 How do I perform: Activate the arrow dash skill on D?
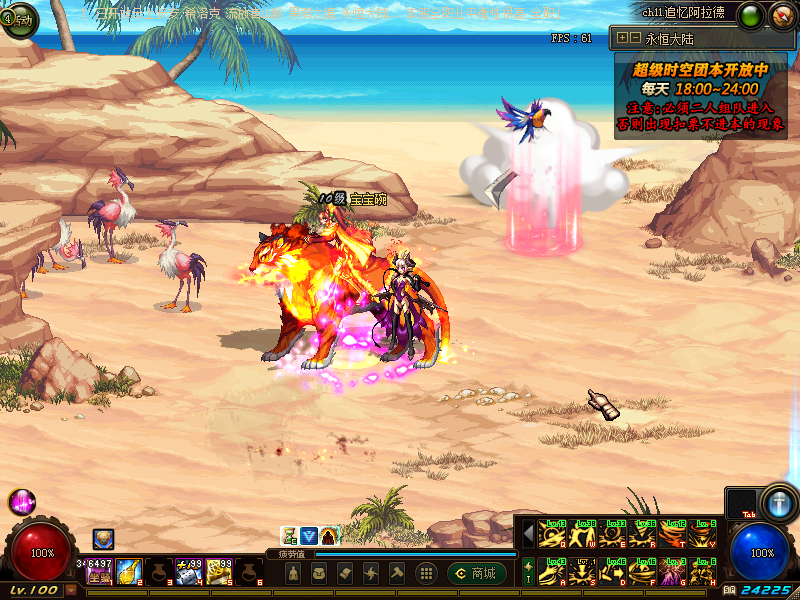coord(612,571)
